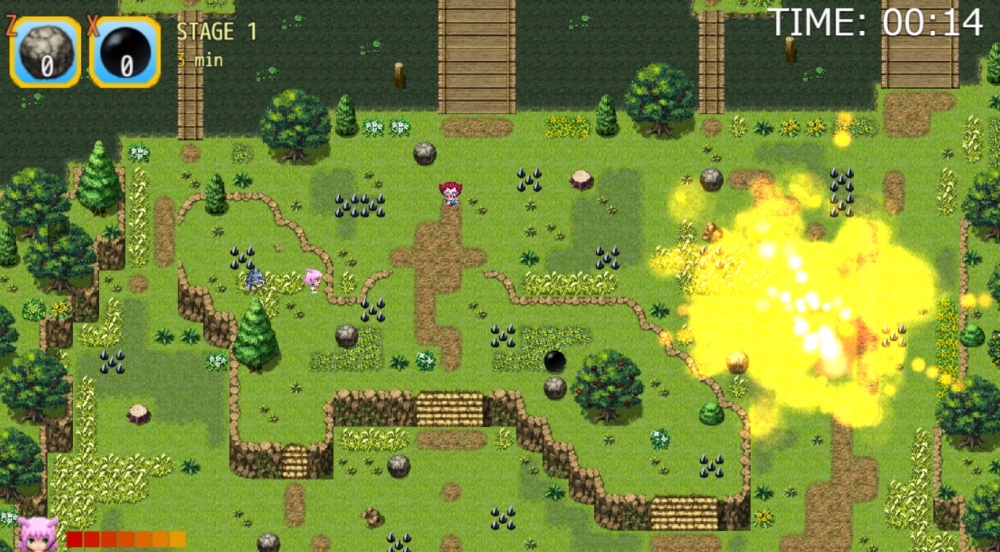This screenshot has width=1000, height=552.
Task: Select the rock item slot
Action: [x=45, y=52]
